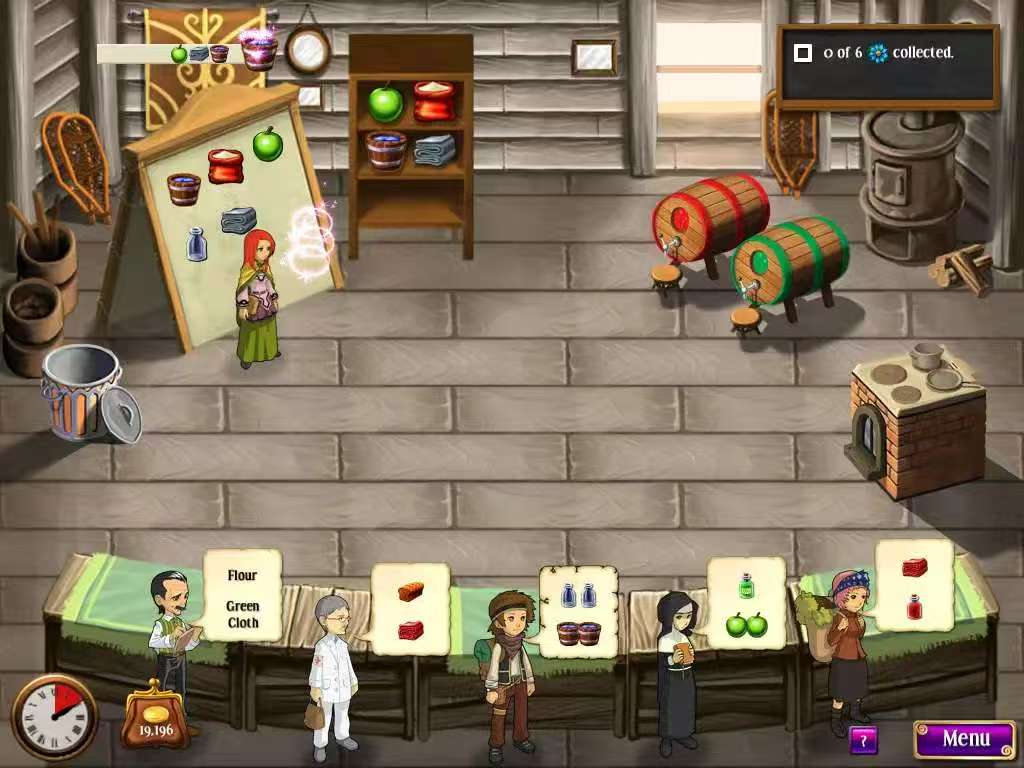The height and width of the screenshot is (768, 1024).
Task: Click the purple question mark help button
Action: pyautogui.click(x=862, y=740)
